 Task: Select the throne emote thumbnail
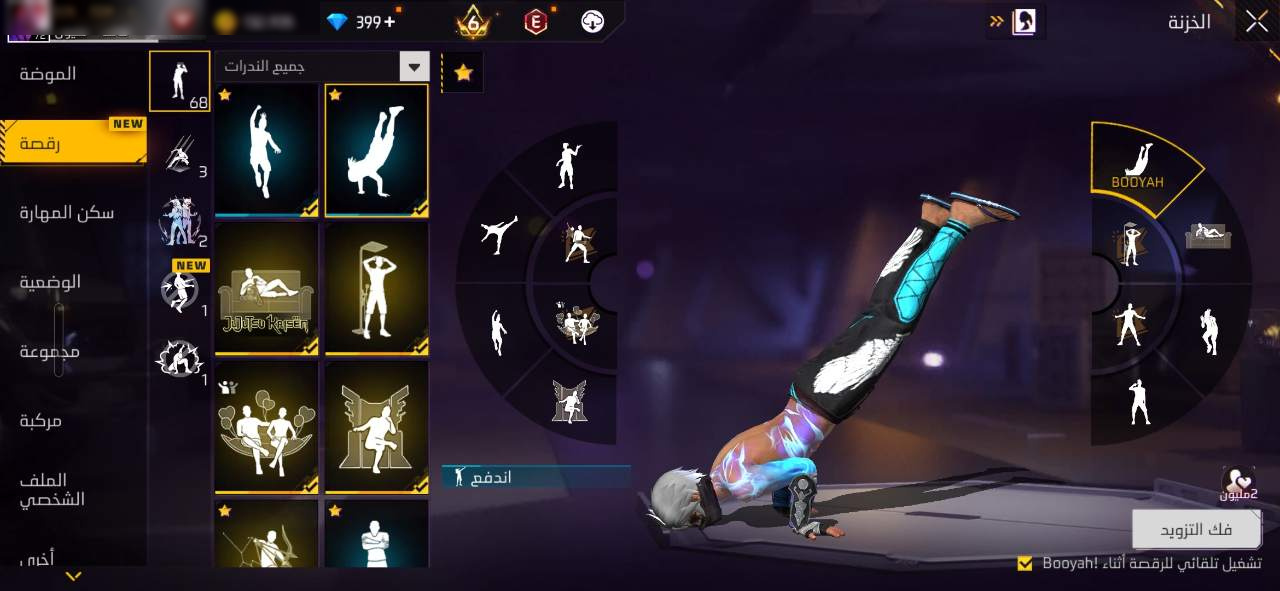376,428
